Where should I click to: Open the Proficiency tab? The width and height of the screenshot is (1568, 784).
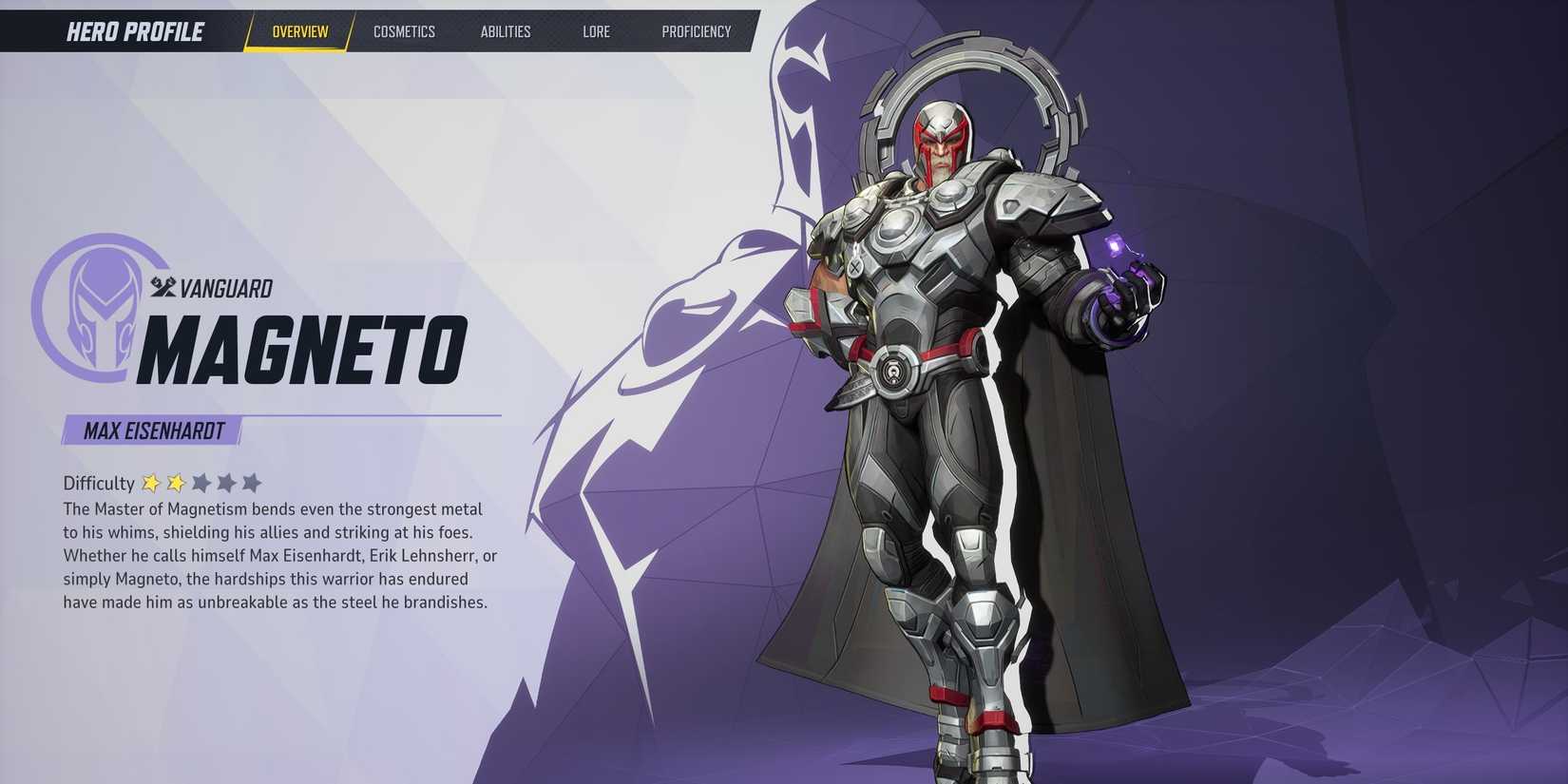coord(697,31)
